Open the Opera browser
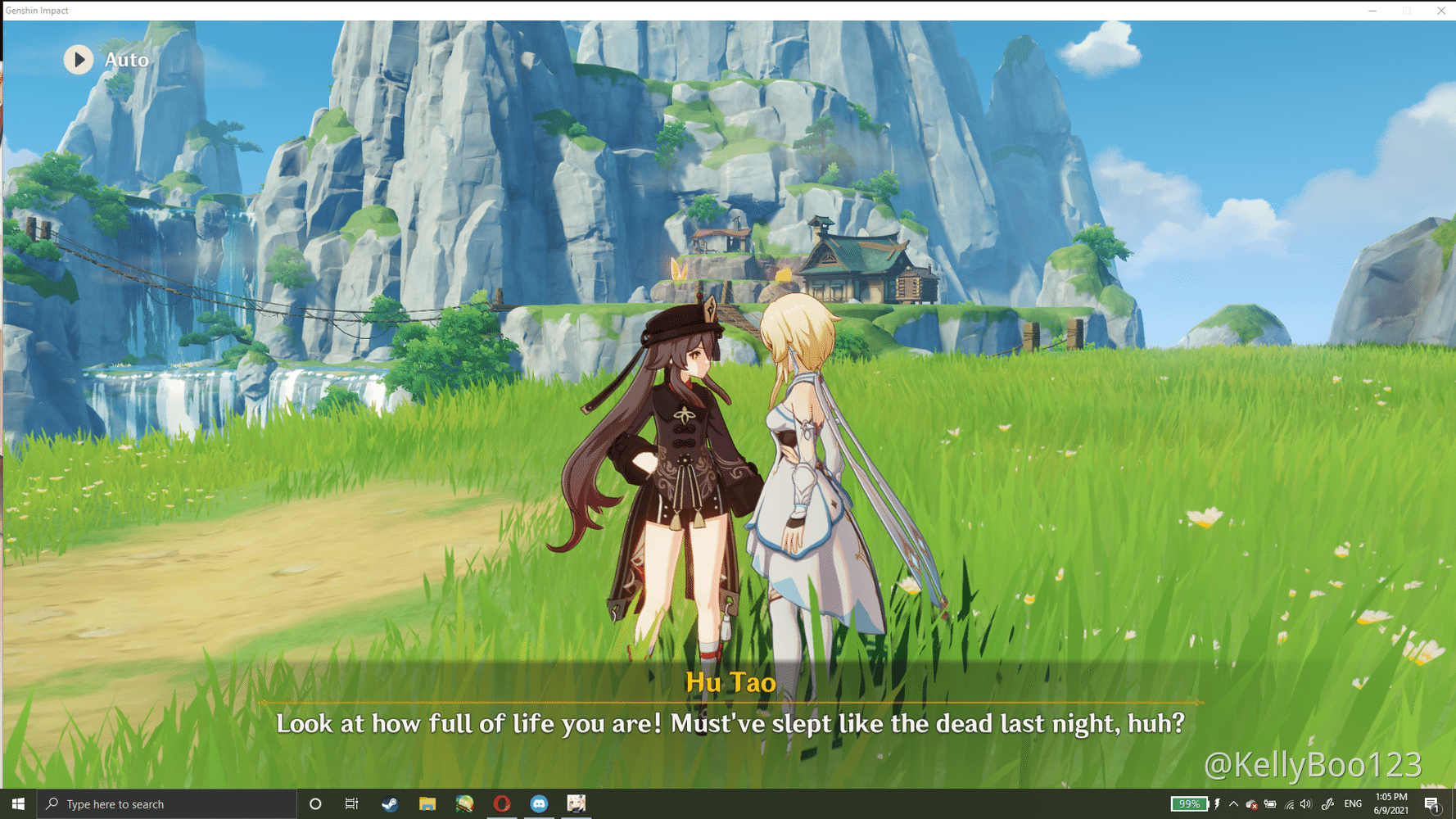1456x819 pixels. click(501, 804)
